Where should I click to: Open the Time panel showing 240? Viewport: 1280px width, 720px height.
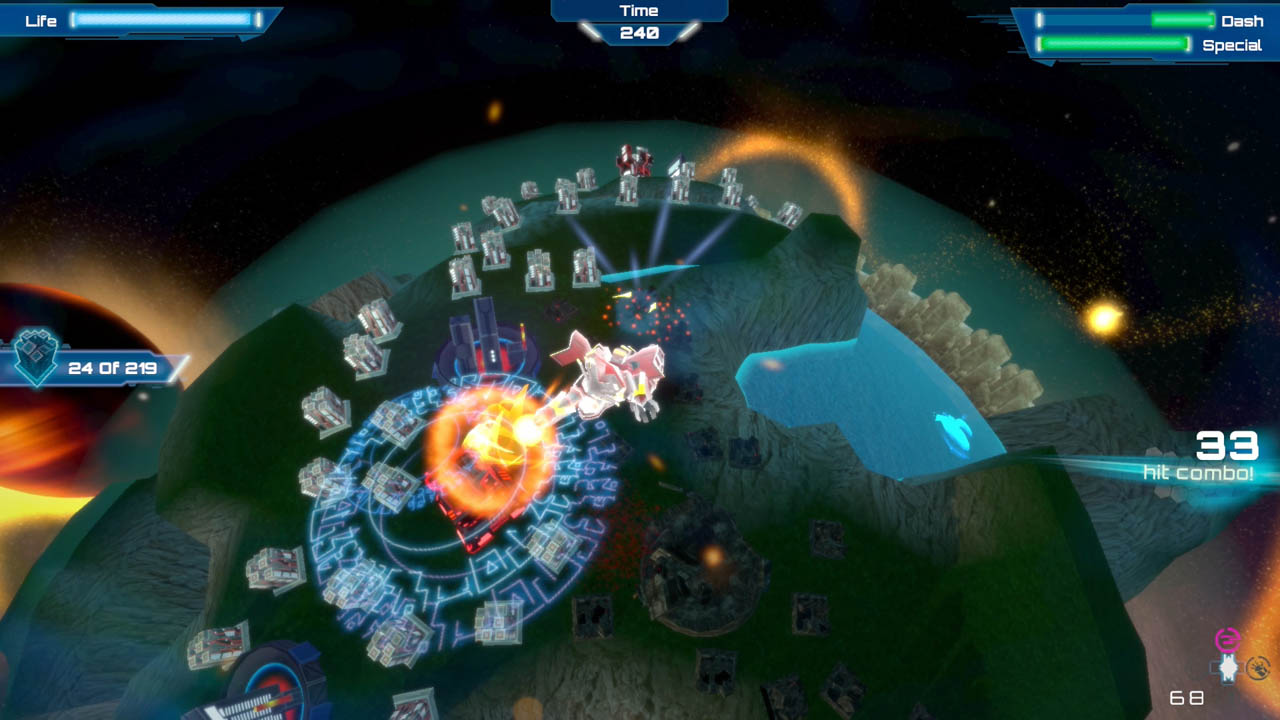(x=640, y=20)
